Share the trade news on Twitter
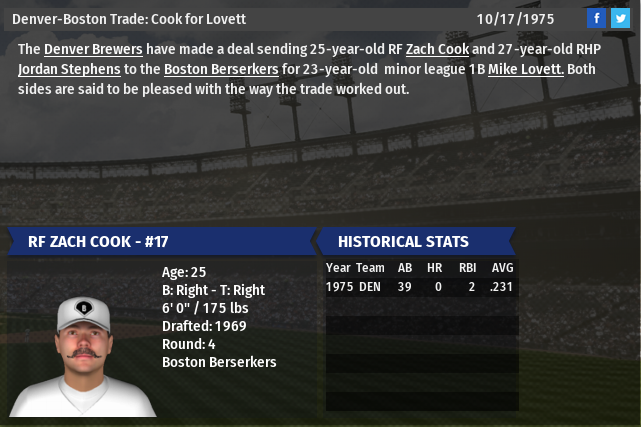 coord(620,18)
